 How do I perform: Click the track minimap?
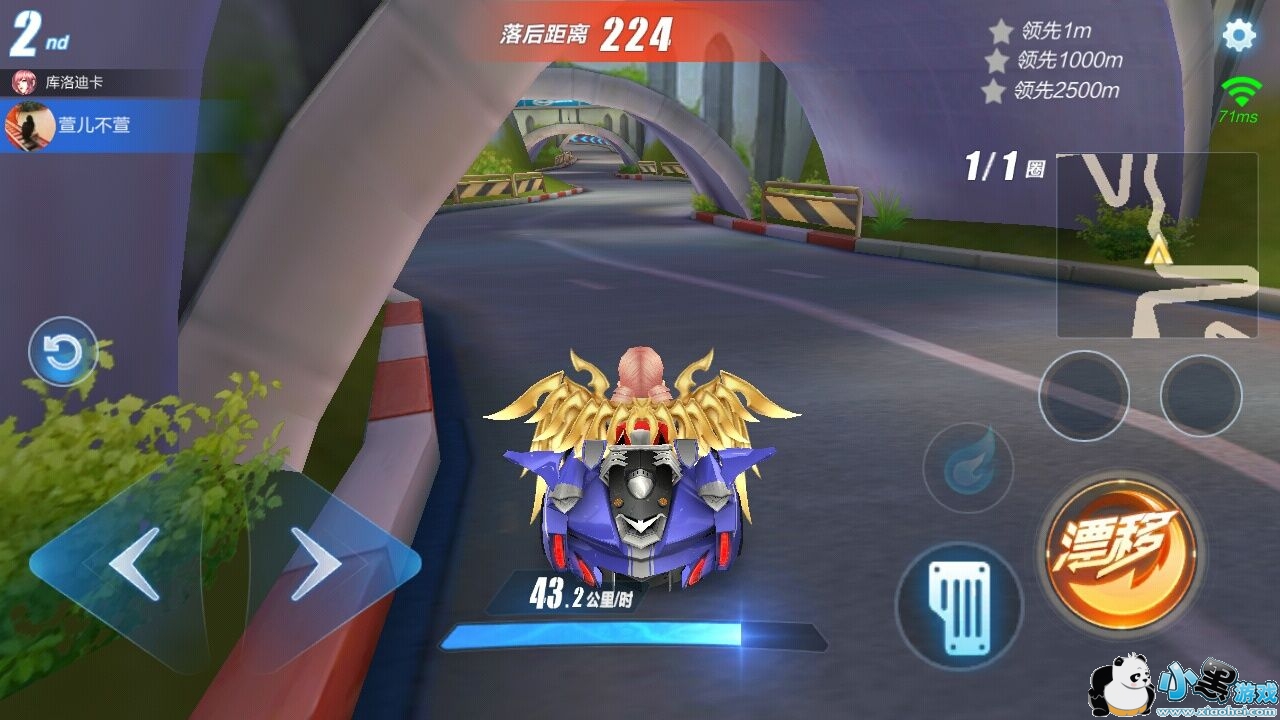click(1157, 245)
